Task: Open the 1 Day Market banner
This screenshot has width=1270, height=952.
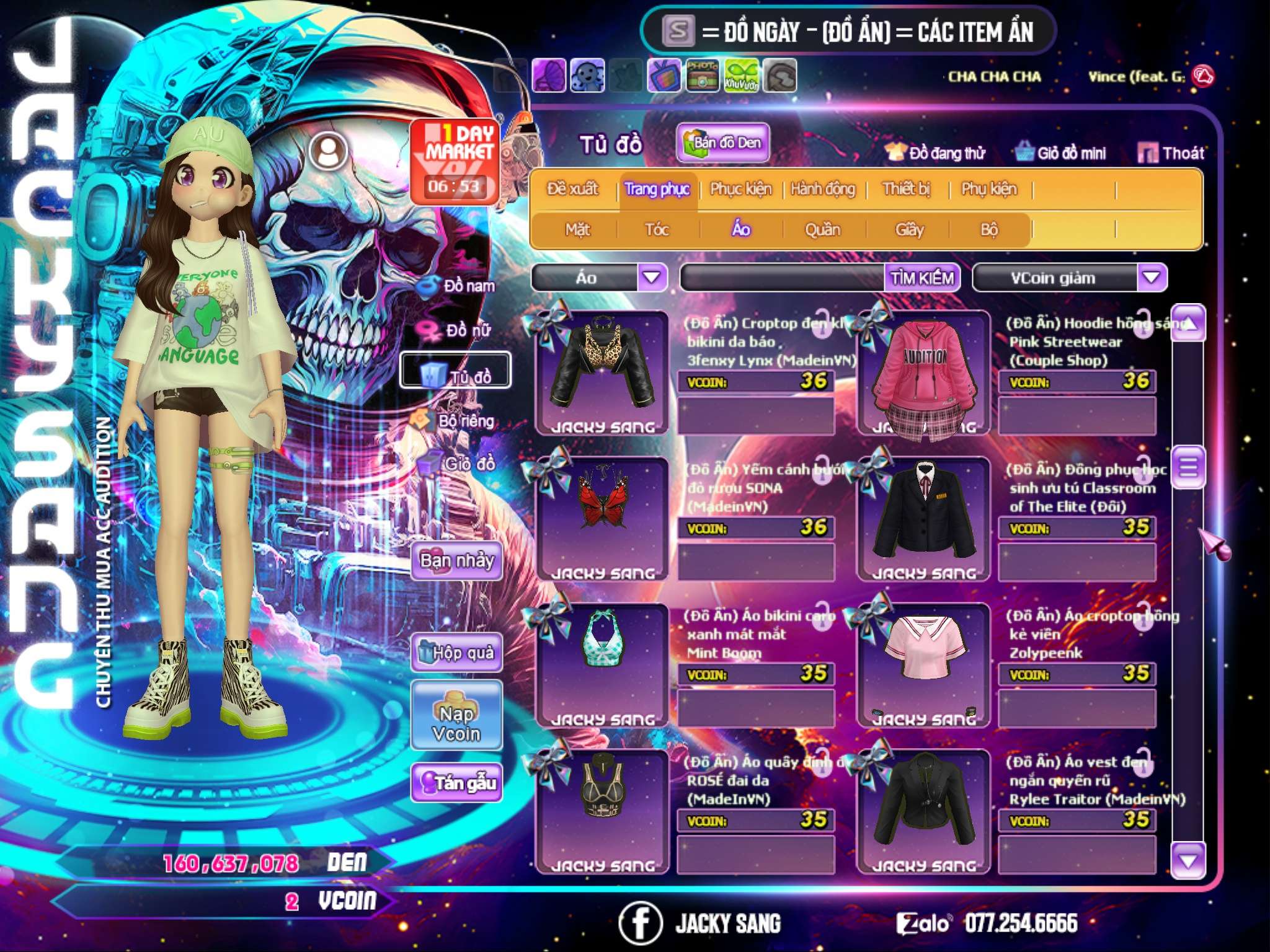Action: click(x=455, y=161)
